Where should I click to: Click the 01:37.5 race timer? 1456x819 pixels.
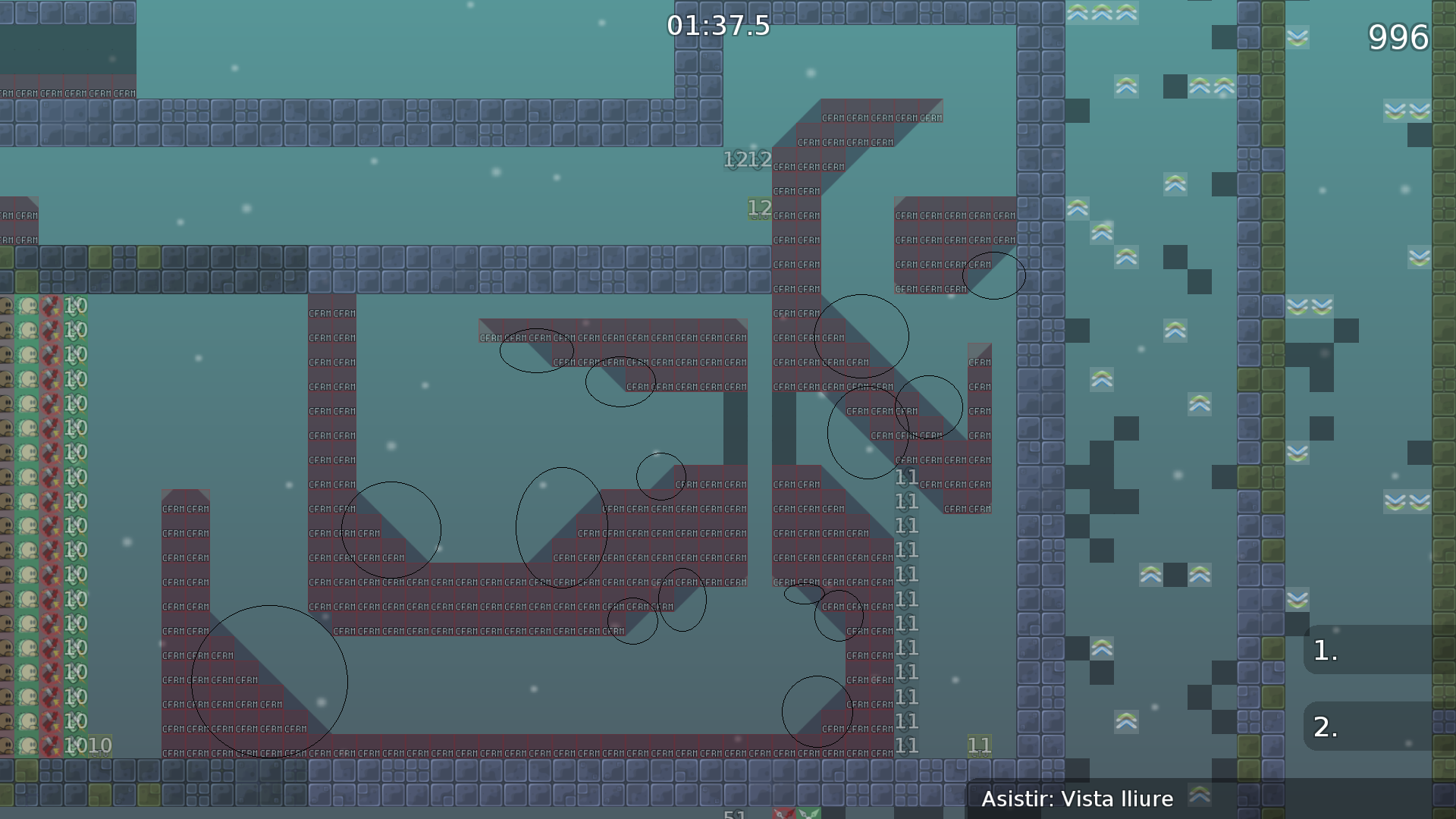716,27
